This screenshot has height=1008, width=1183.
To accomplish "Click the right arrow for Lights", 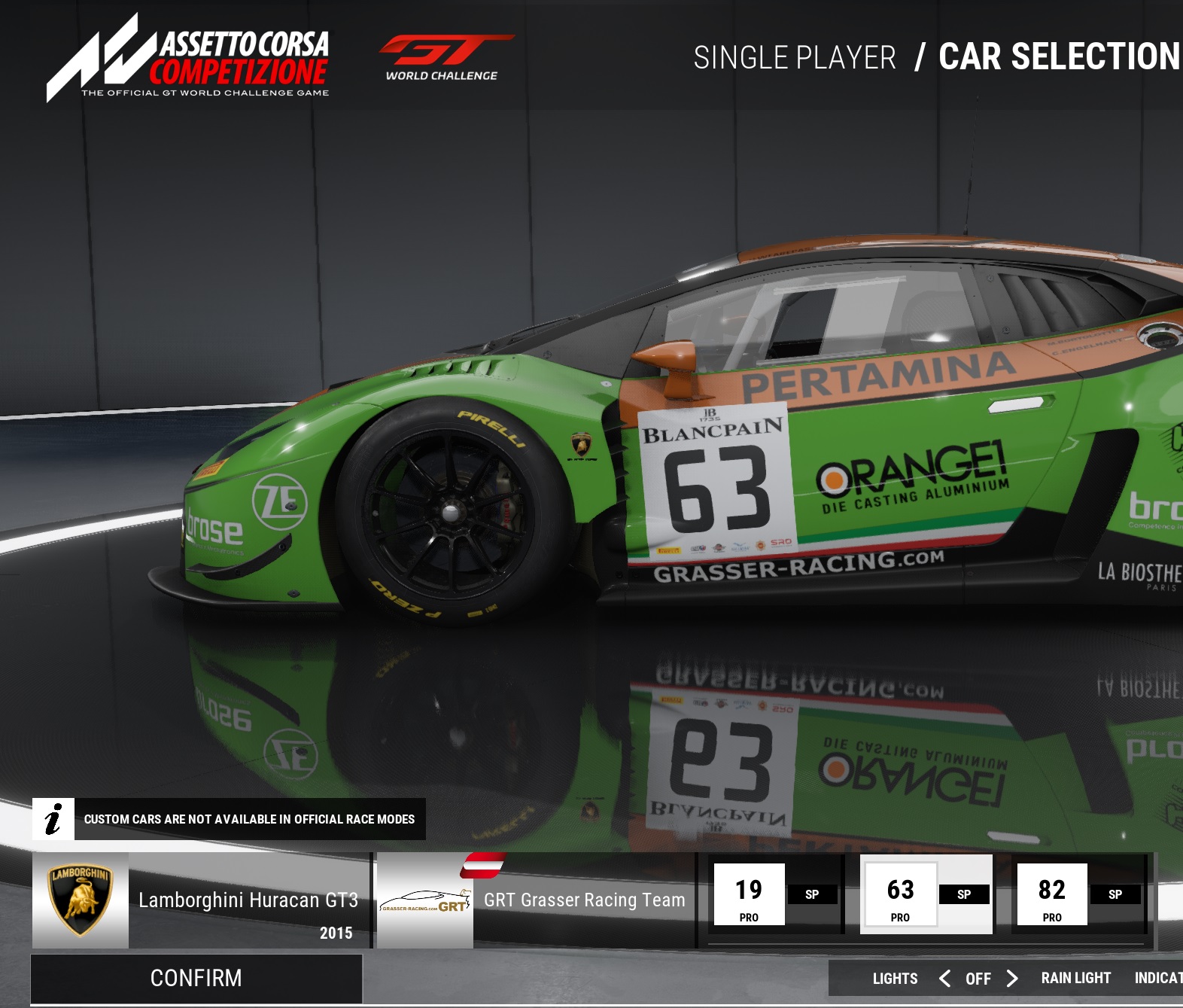I will 1012,978.
